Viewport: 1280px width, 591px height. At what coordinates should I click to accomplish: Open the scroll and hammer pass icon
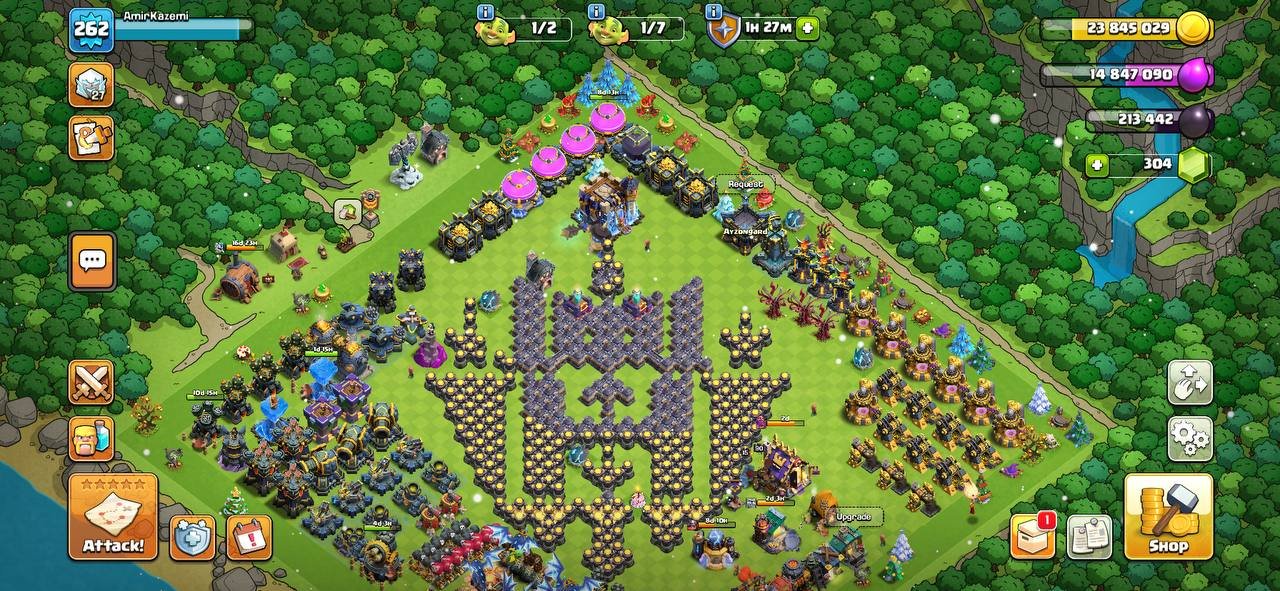[x=91, y=138]
